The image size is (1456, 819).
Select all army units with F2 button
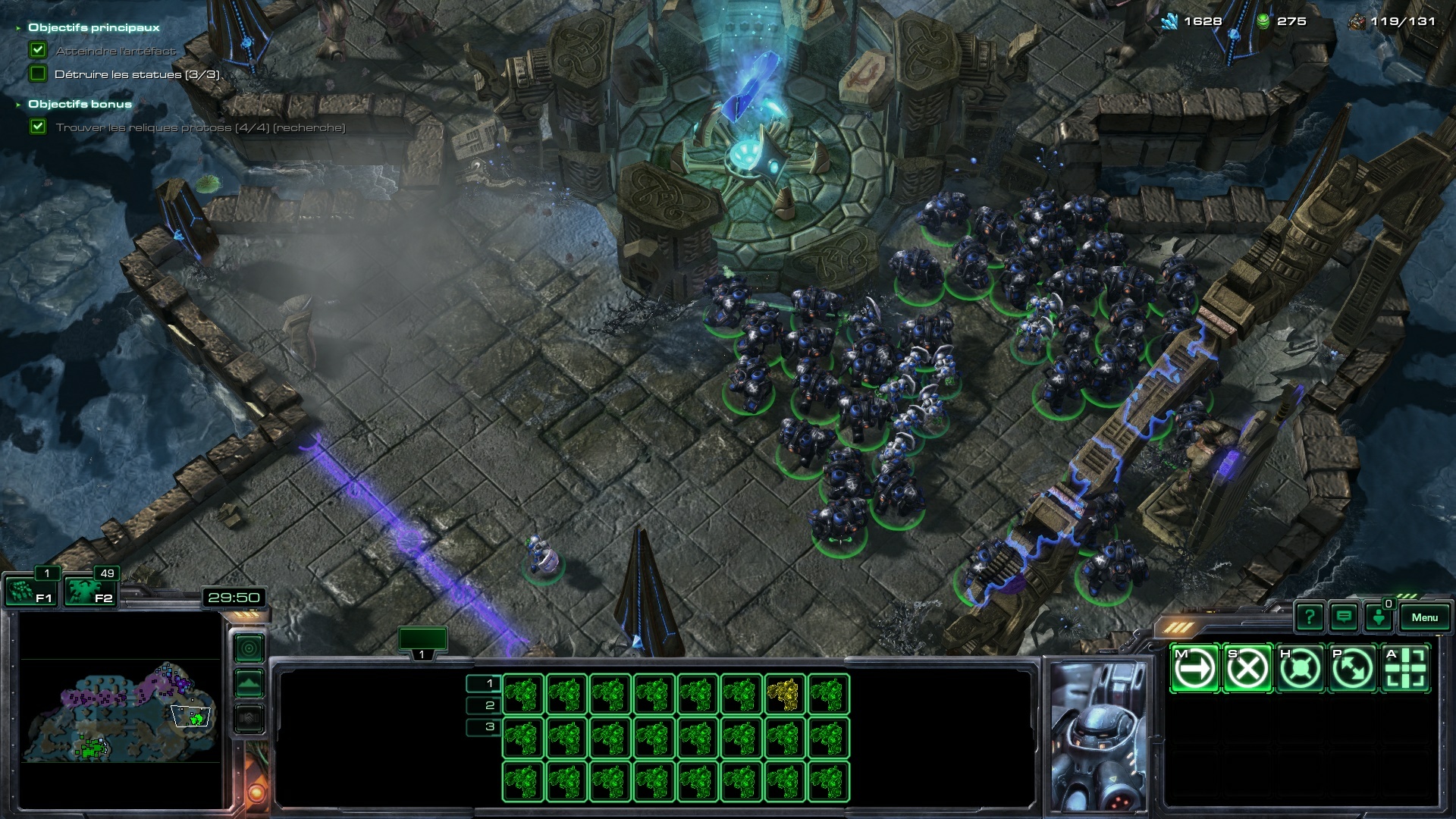click(89, 591)
